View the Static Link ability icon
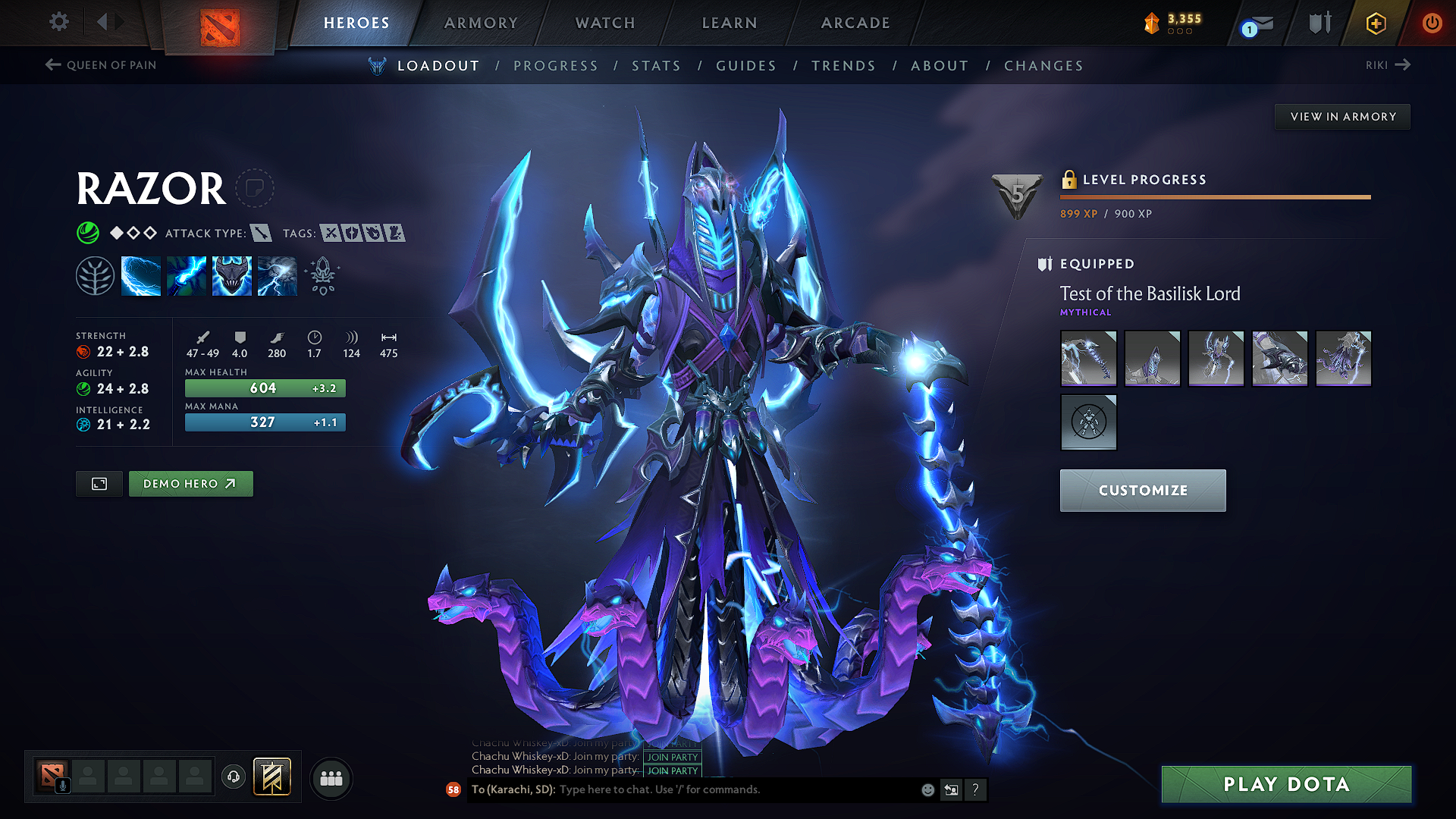Image resolution: width=1456 pixels, height=819 pixels. (187, 275)
